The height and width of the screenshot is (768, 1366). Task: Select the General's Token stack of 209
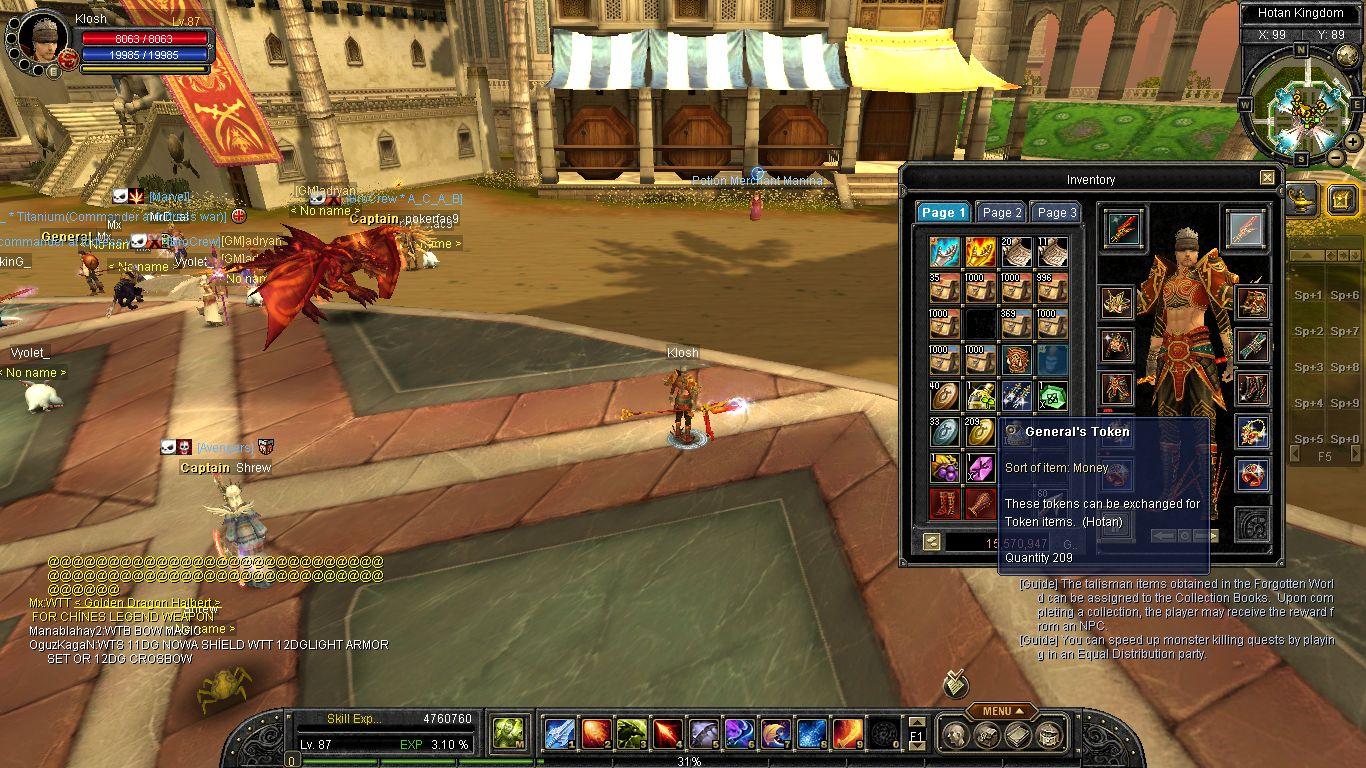coord(980,431)
